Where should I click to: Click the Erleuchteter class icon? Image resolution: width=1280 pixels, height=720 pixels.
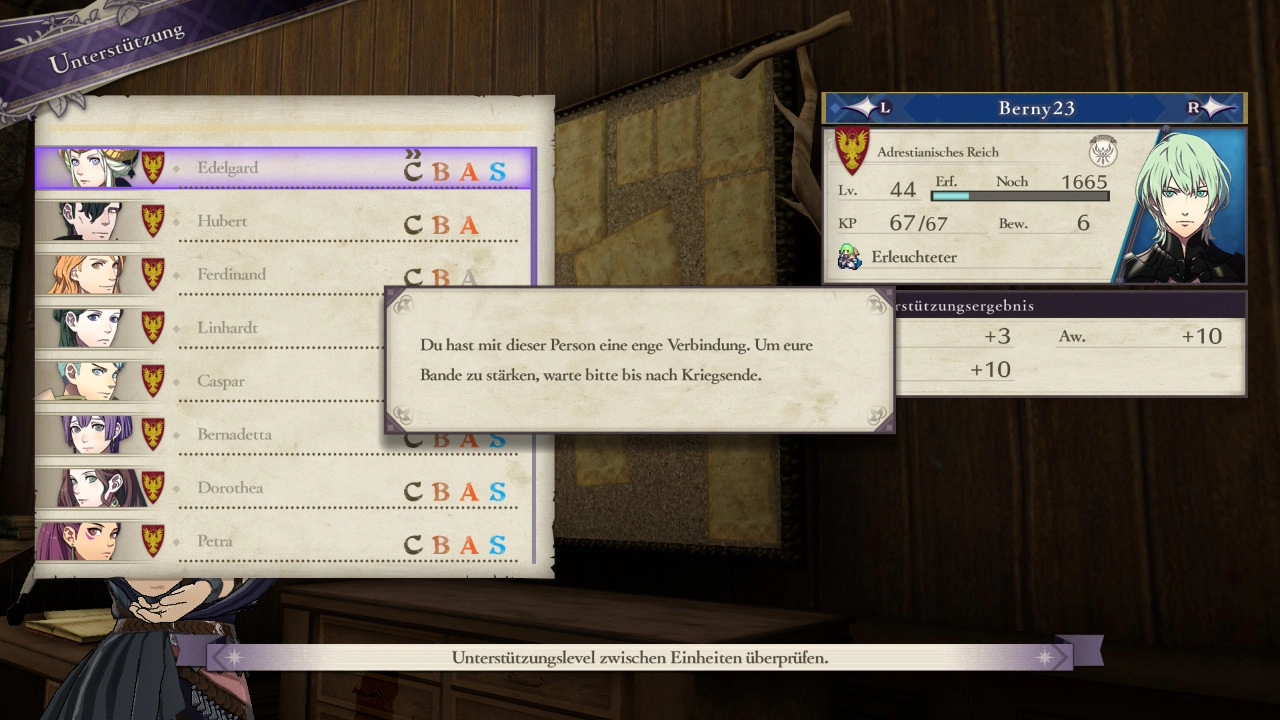tap(849, 257)
